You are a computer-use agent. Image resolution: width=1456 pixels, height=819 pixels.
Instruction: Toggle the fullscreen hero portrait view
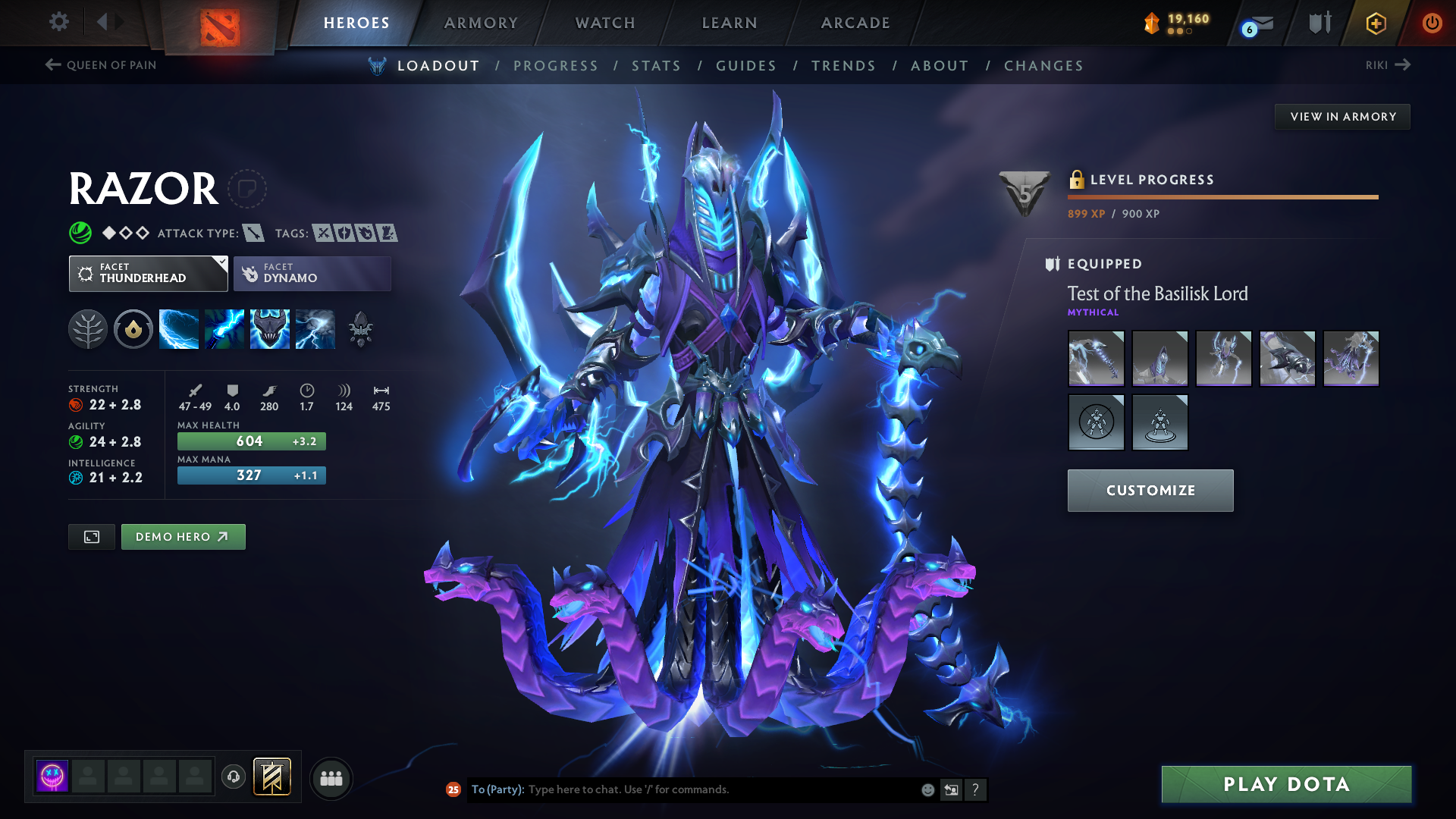(91, 536)
